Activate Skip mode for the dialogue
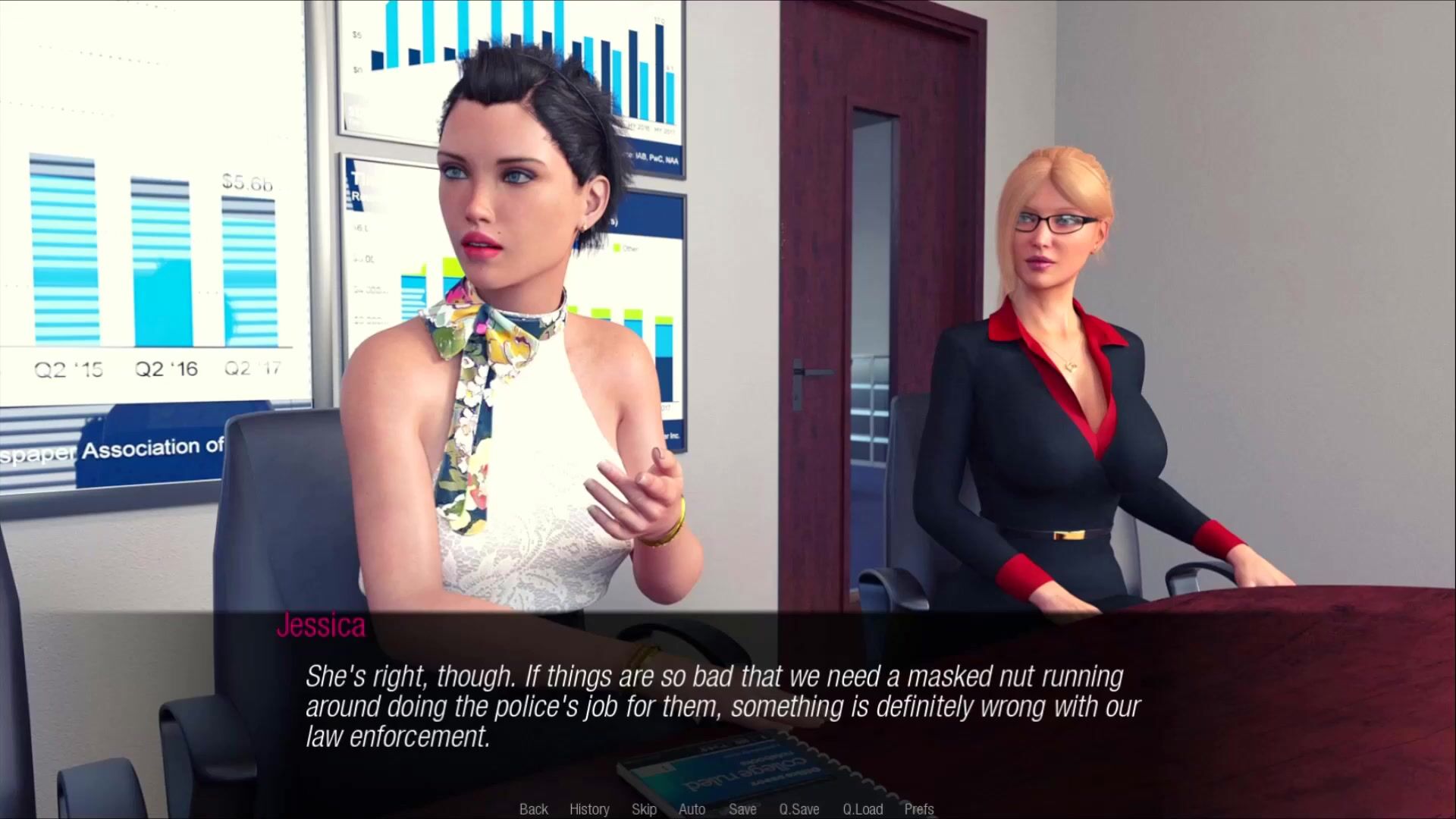 (x=644, y=809)
